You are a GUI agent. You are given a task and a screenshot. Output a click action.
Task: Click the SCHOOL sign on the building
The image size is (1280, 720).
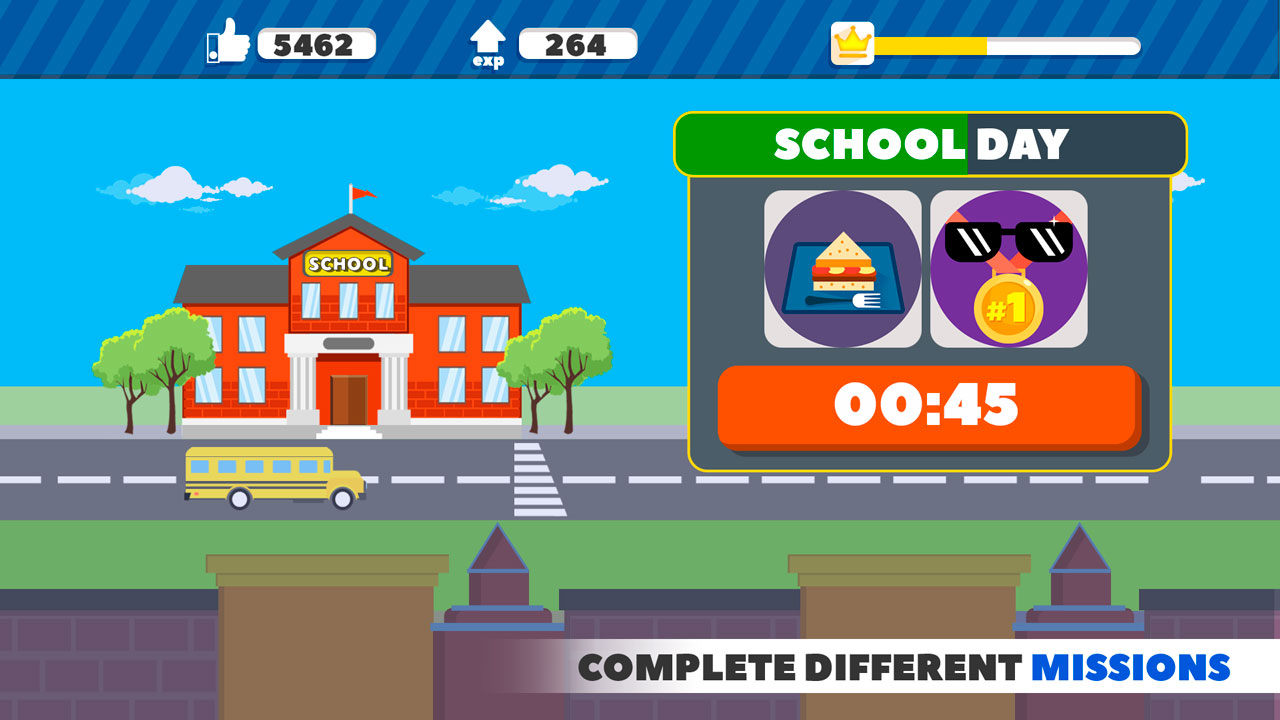point(350,265)
